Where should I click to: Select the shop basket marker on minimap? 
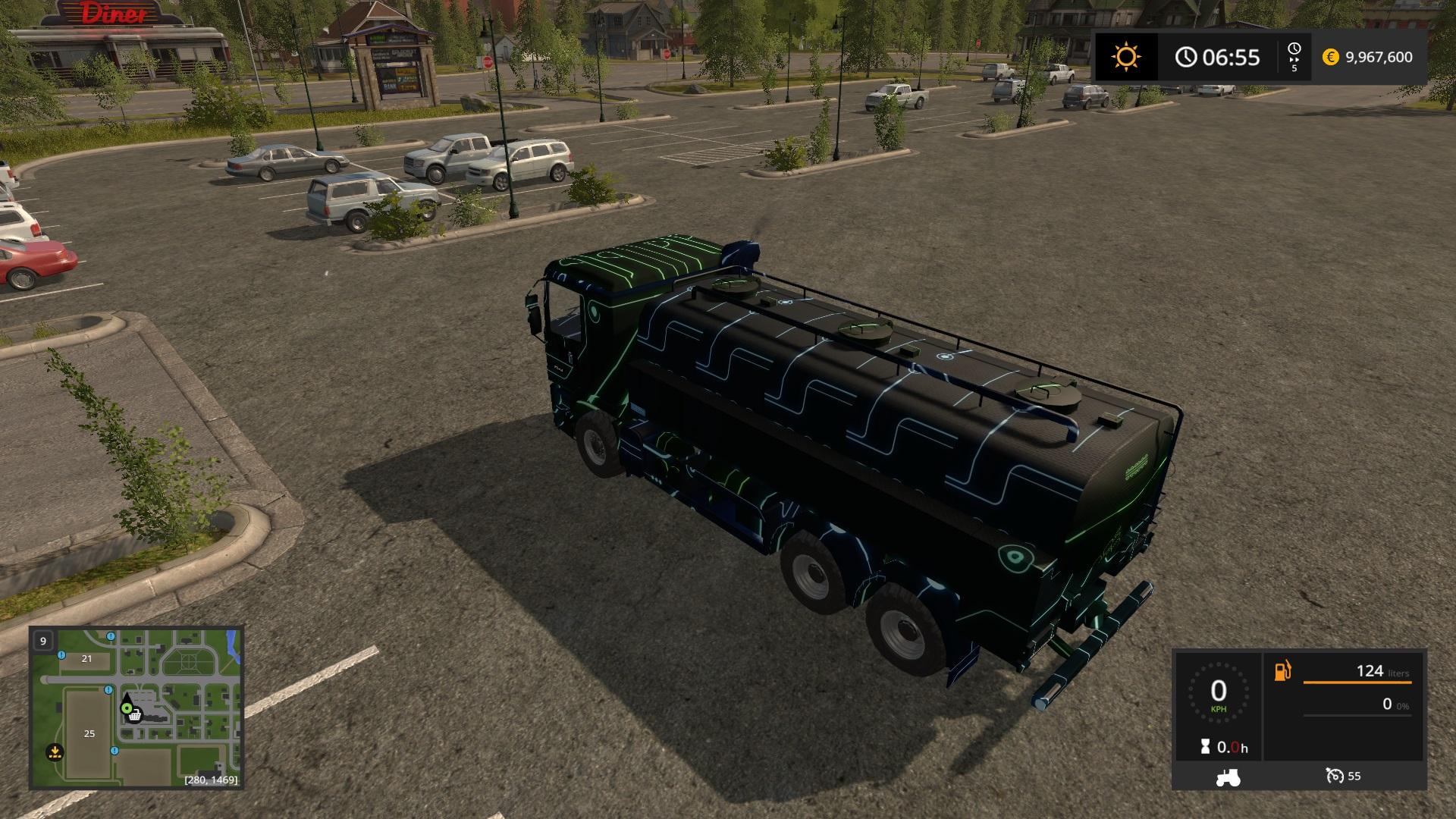pyautogui.click(x=135, y=715)
